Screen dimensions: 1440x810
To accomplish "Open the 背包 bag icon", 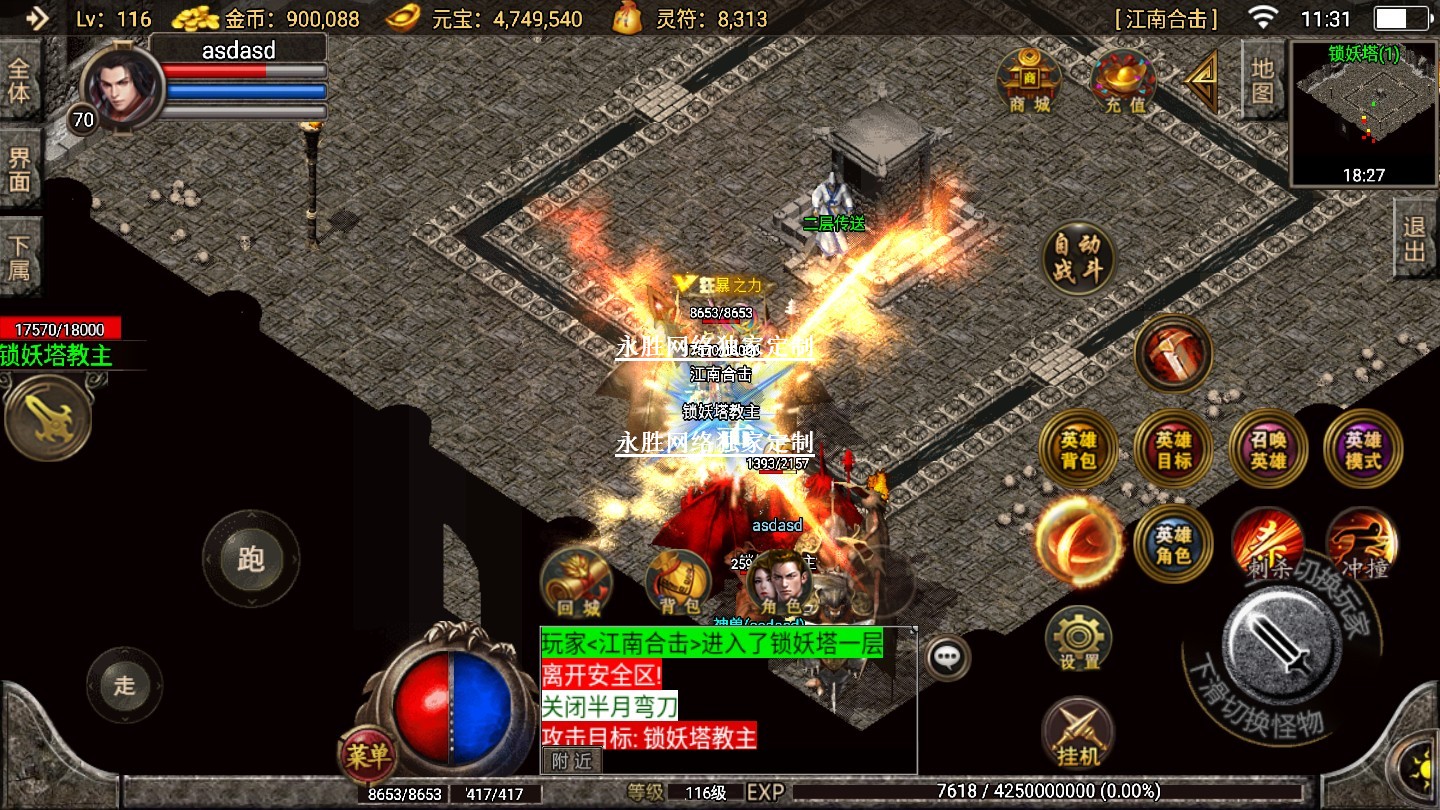I will (679, 583).
